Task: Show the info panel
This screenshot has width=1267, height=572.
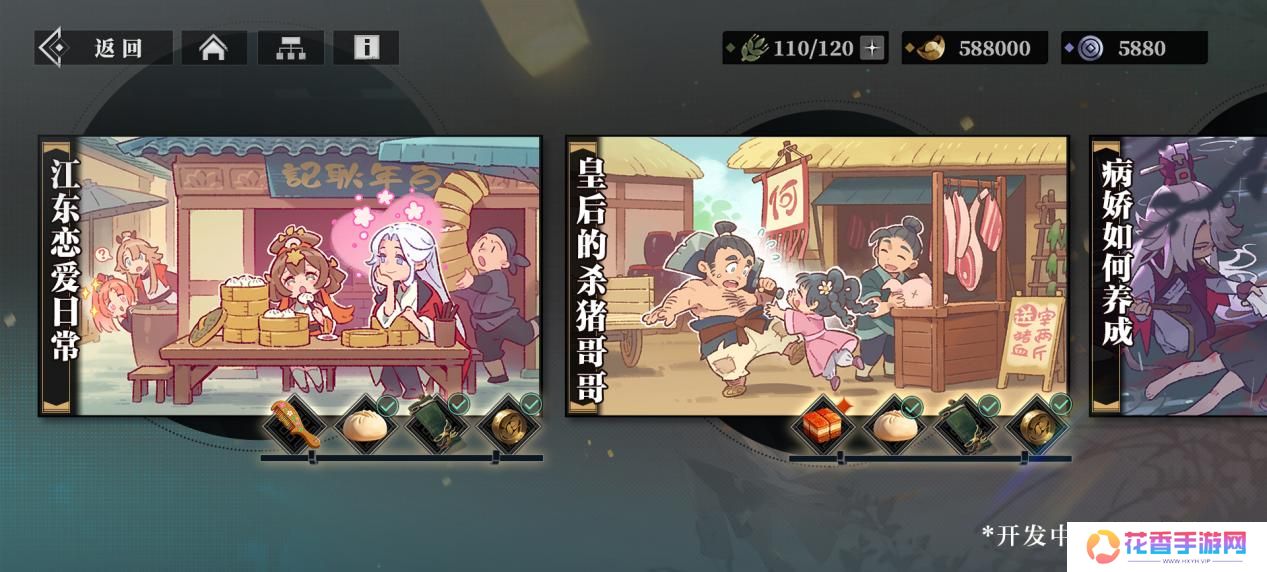Action: (366, 48)
